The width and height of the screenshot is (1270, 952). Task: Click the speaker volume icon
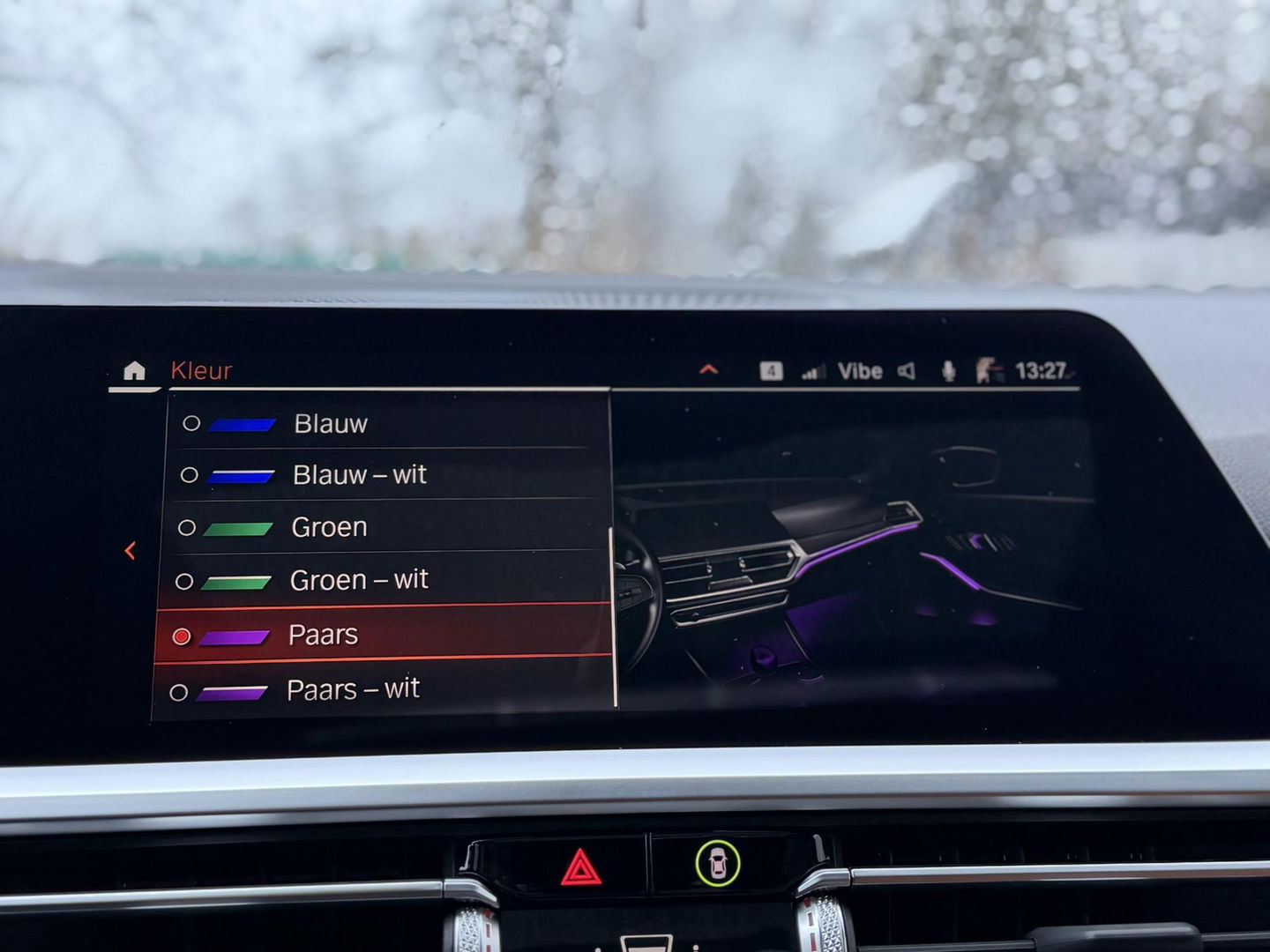point(906,371)
